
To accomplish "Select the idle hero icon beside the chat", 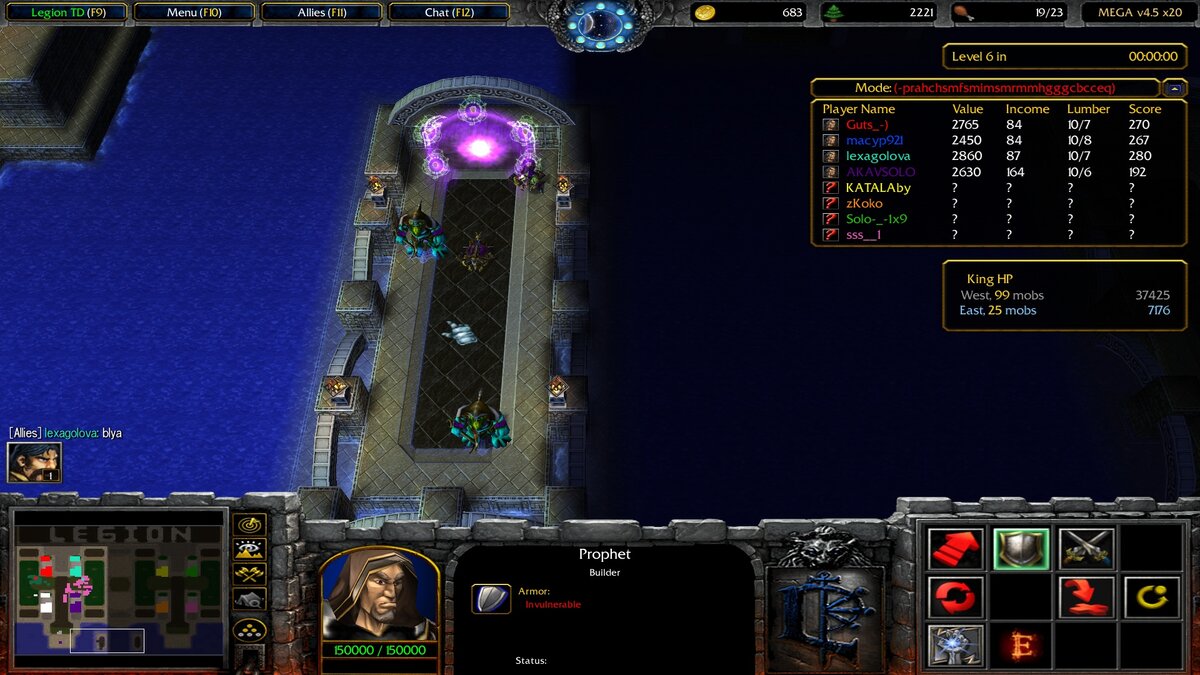I will (34, 462).
